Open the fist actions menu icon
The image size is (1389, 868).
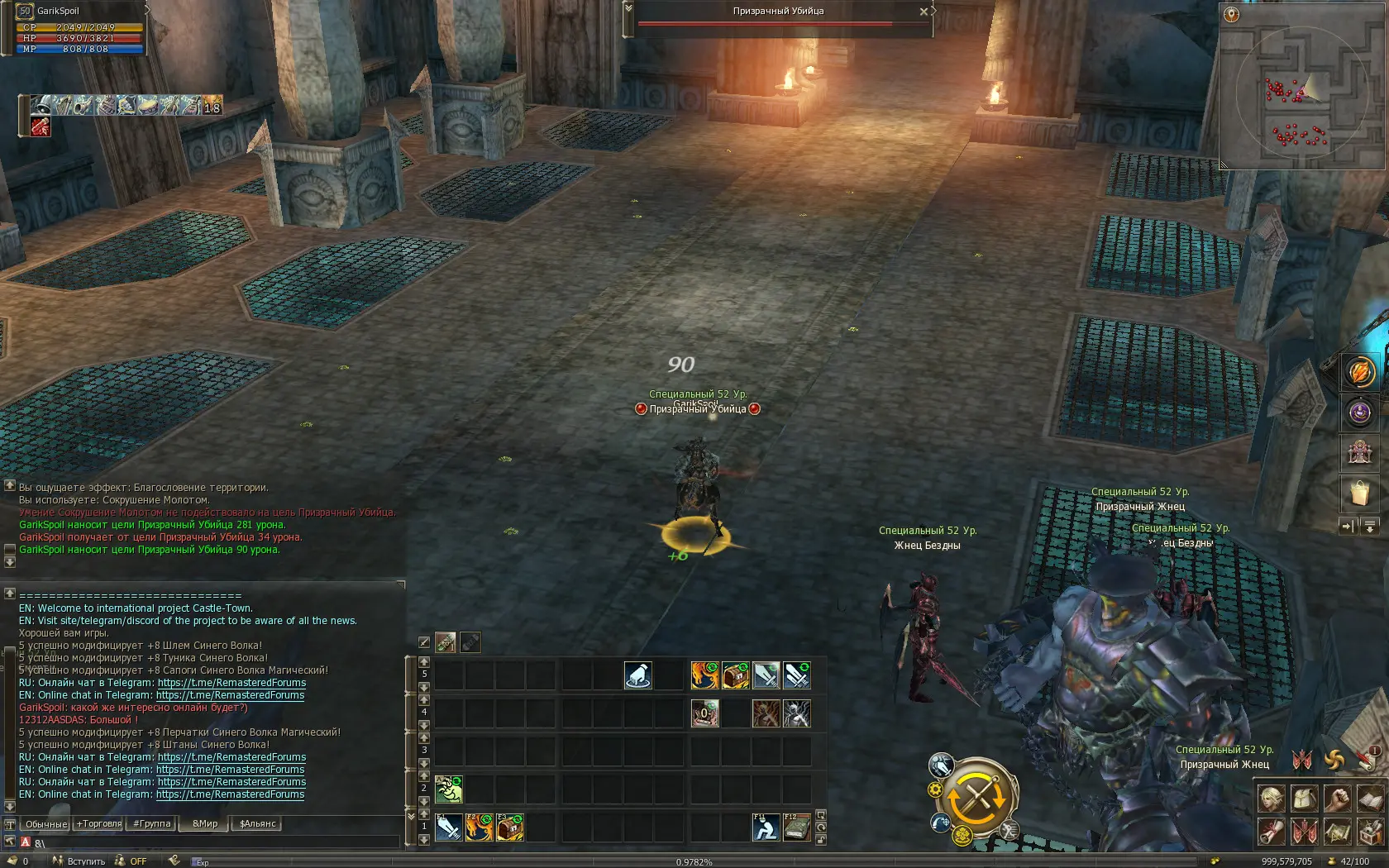(1337, 799)
